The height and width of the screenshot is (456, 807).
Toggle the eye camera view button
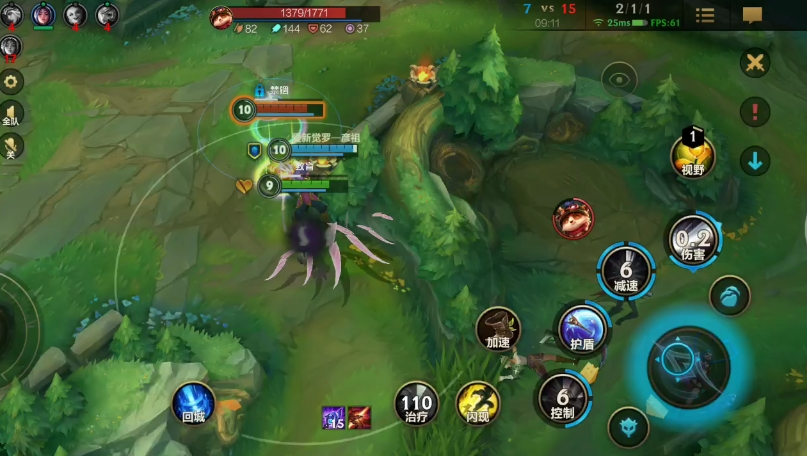click(x=620, y=79)
